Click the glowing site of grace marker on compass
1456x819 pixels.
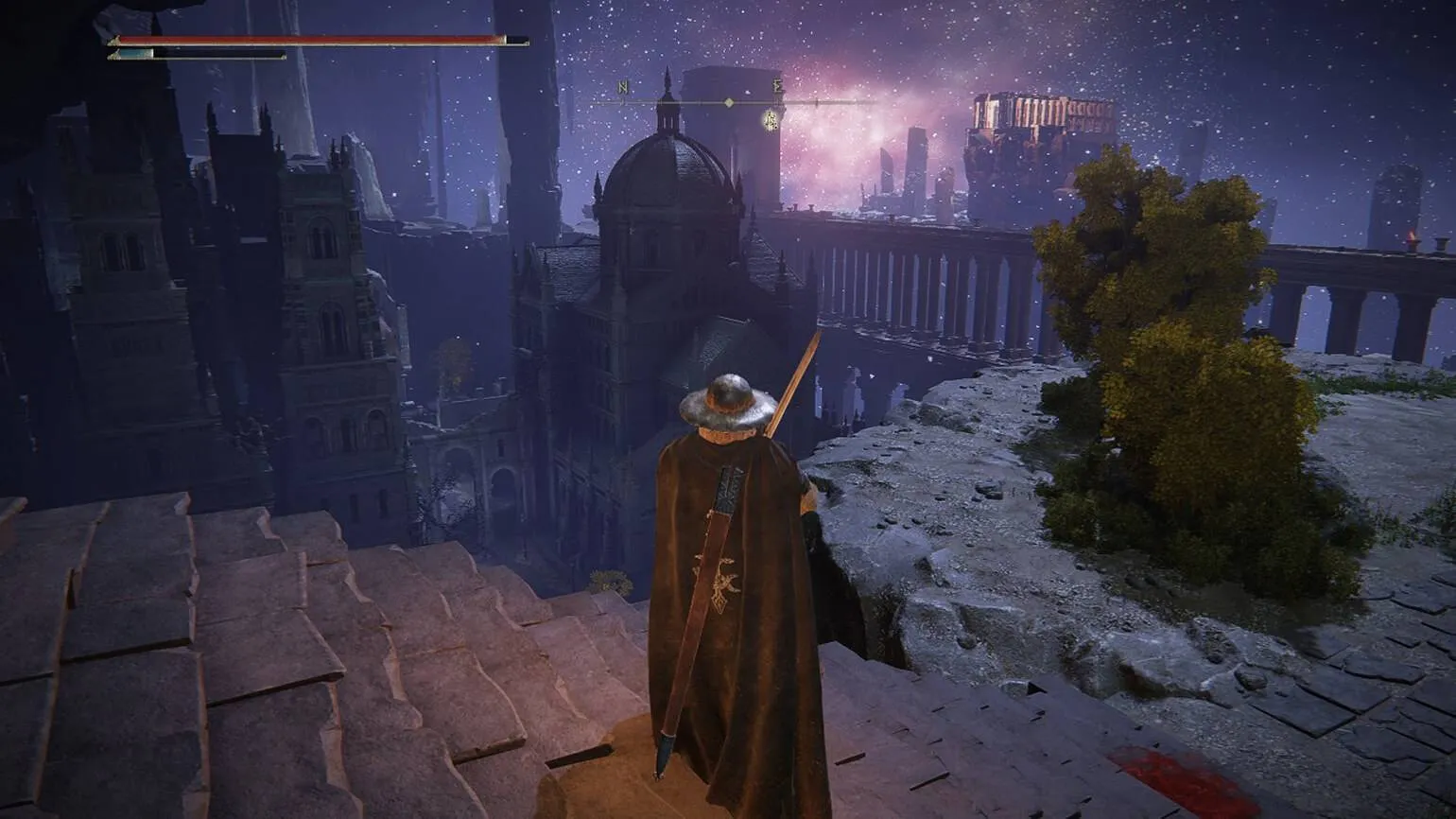[771, 120]
